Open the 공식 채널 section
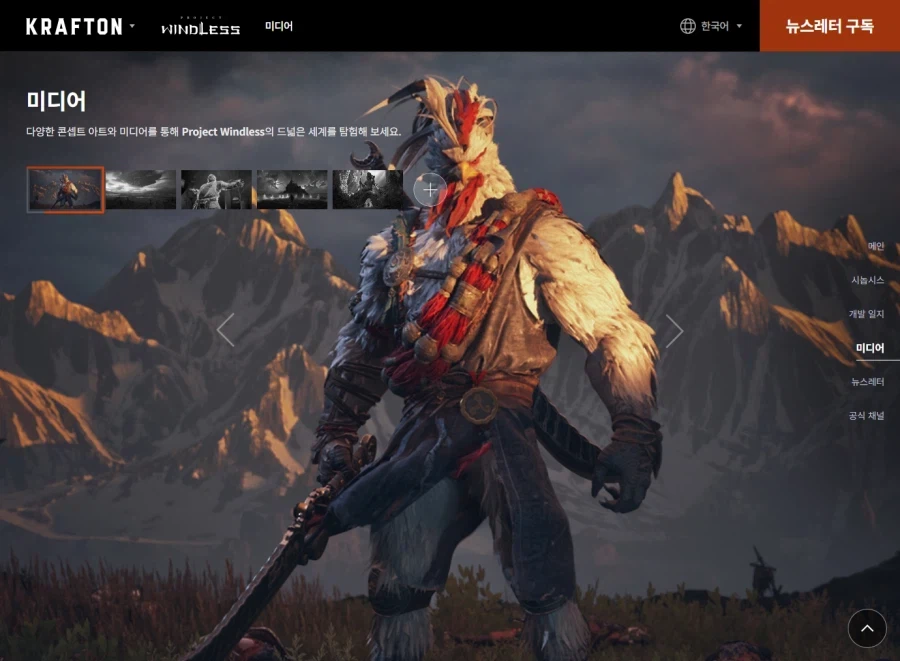This screenshot has width=900, height=661. (866, 416)
